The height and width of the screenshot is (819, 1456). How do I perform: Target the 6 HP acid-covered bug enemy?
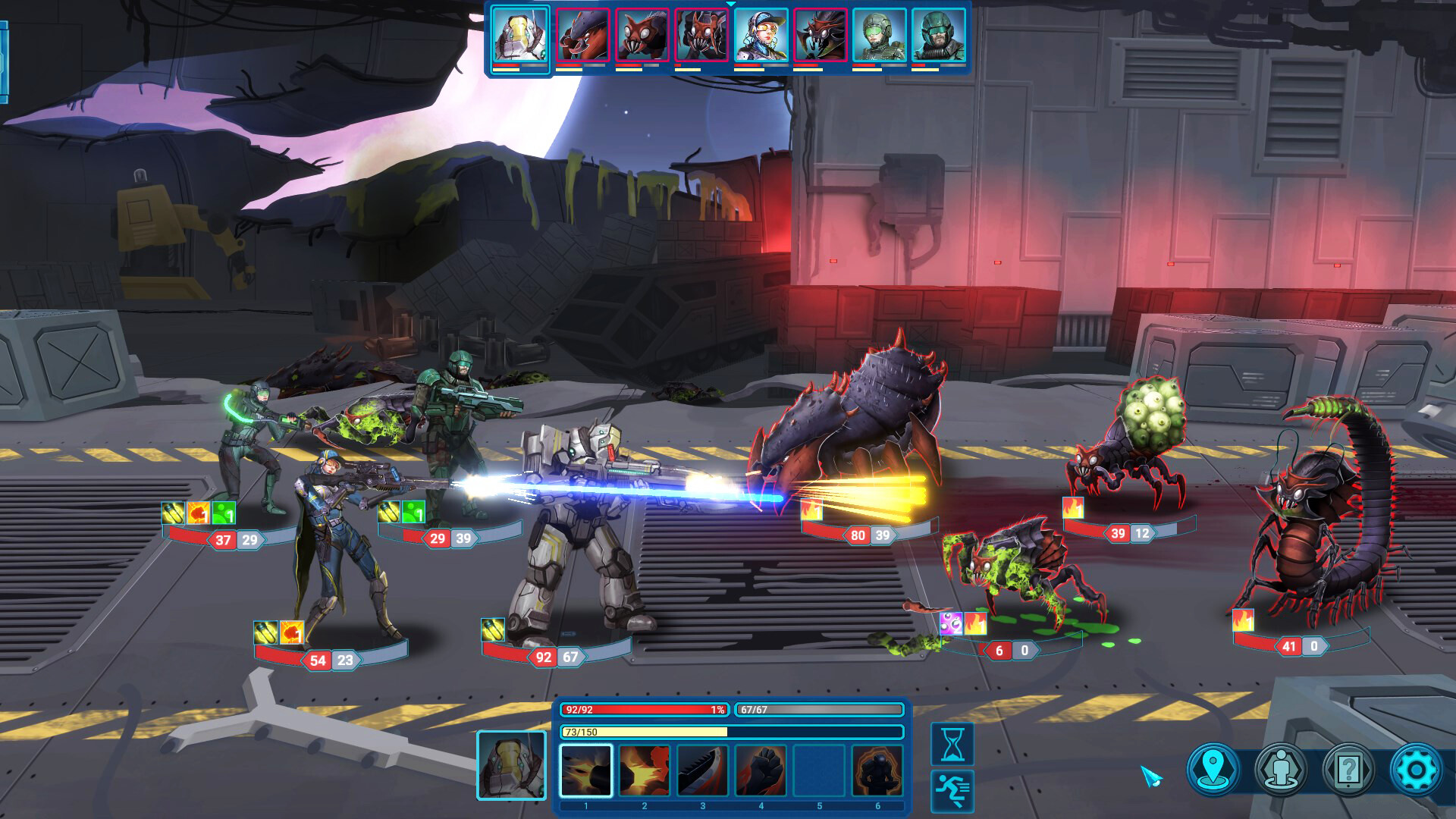tap(1016, 576)
